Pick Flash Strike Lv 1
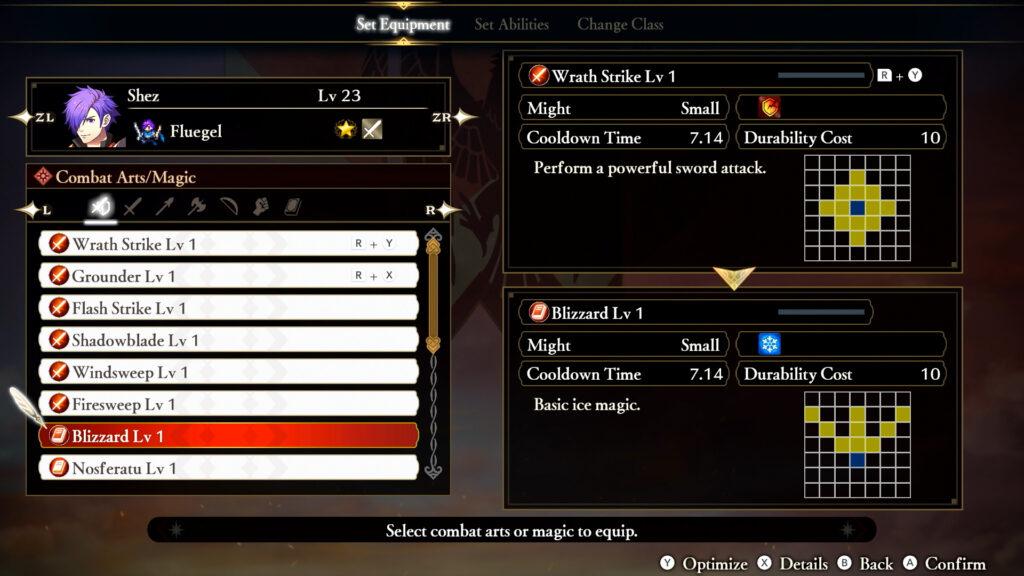The width and height of the screenshot is (1024, 576). [x=228, y=308]
